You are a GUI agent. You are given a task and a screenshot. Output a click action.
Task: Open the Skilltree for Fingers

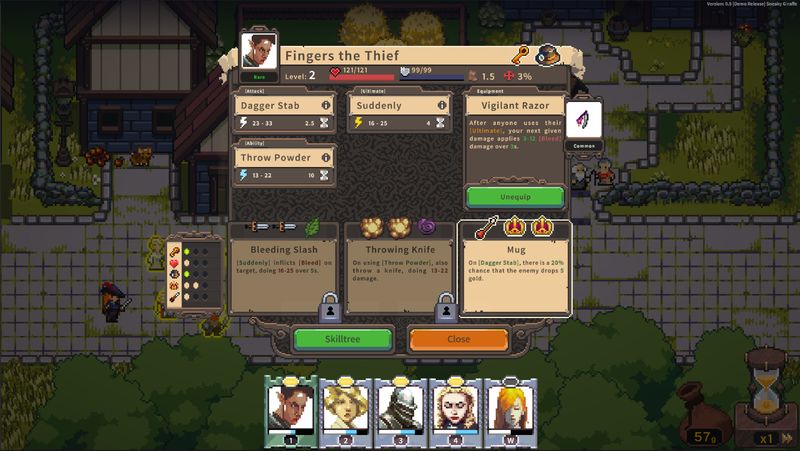pos(342,339)
